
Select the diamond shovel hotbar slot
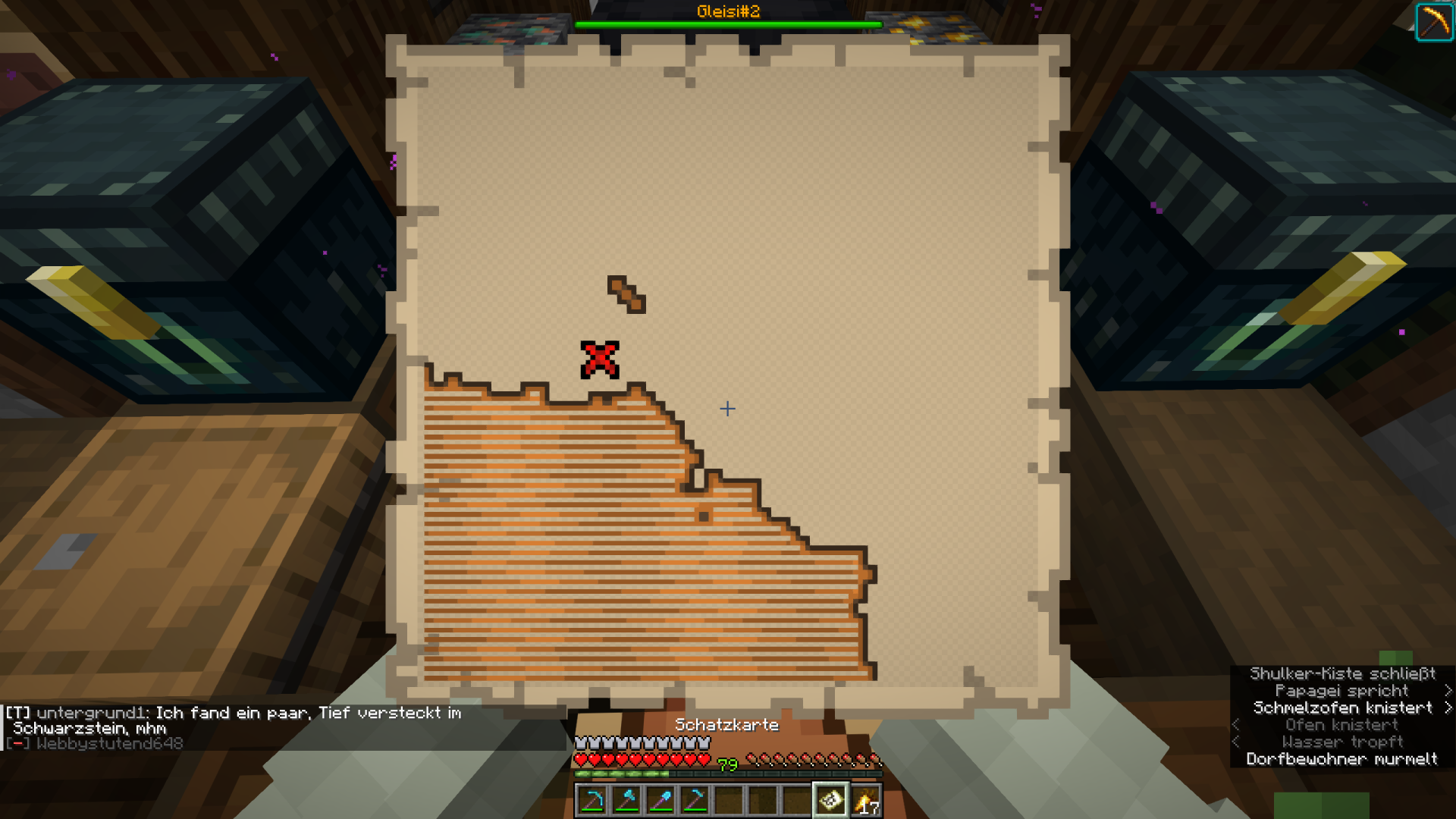coord(661,800)
